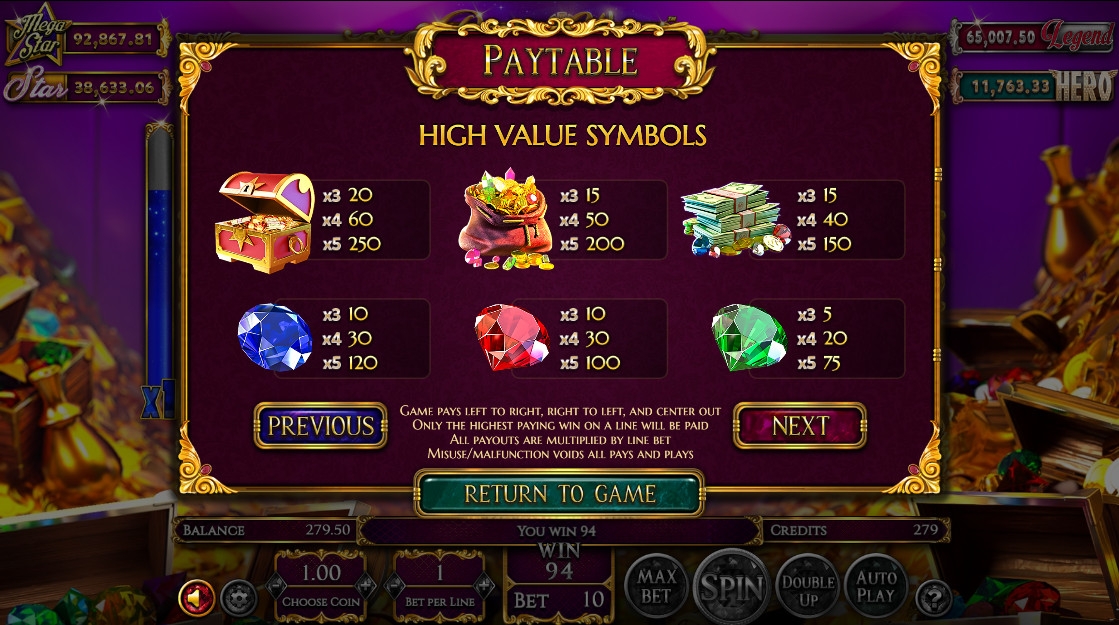The height and width of the screenshot is (625, 1119).
Task: Increase the Choose Coin value
Action: pyautogui.click(x=365, y=584)
